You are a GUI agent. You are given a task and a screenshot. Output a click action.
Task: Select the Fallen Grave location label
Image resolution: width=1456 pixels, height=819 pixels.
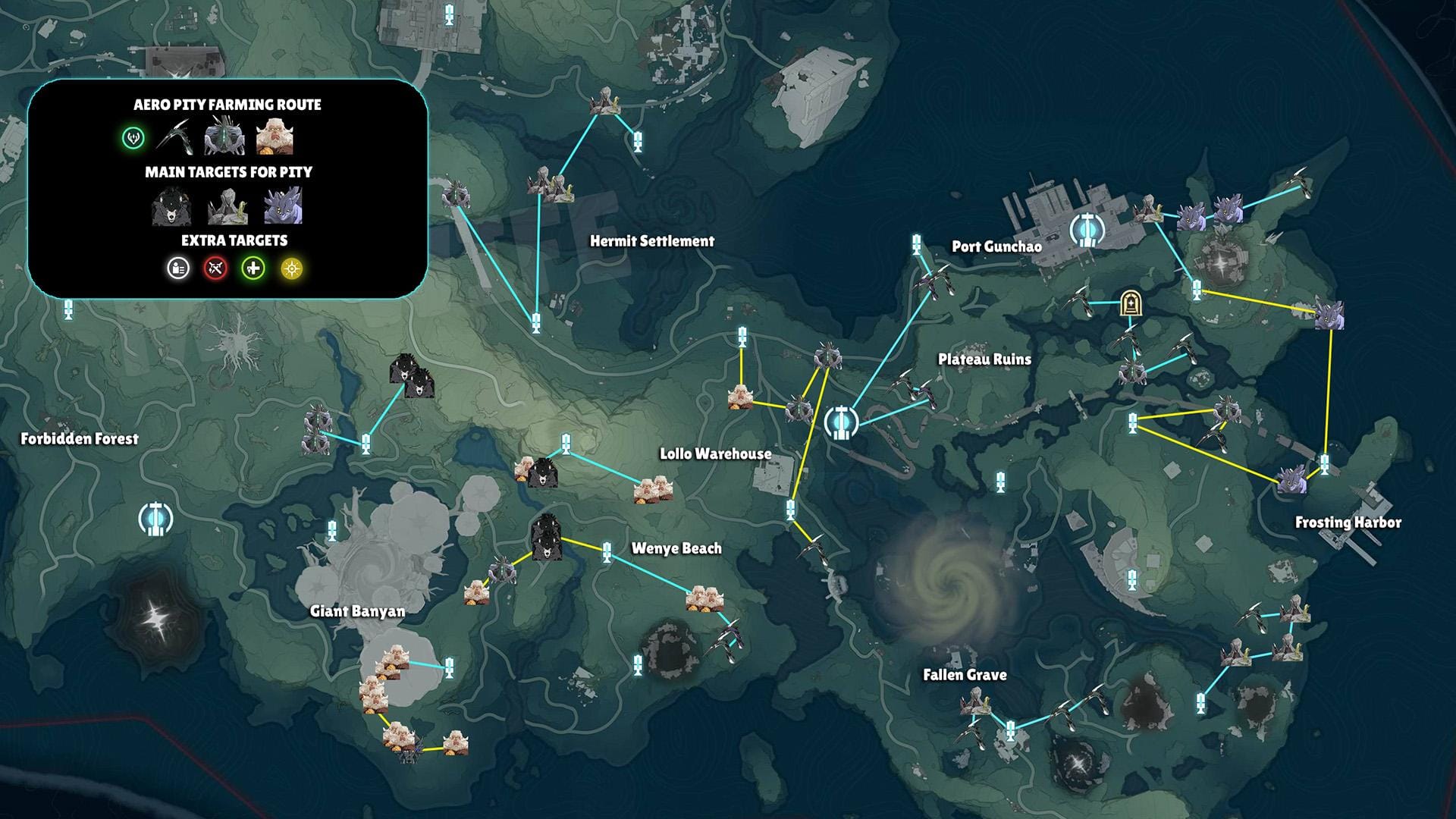pos(965,675)
